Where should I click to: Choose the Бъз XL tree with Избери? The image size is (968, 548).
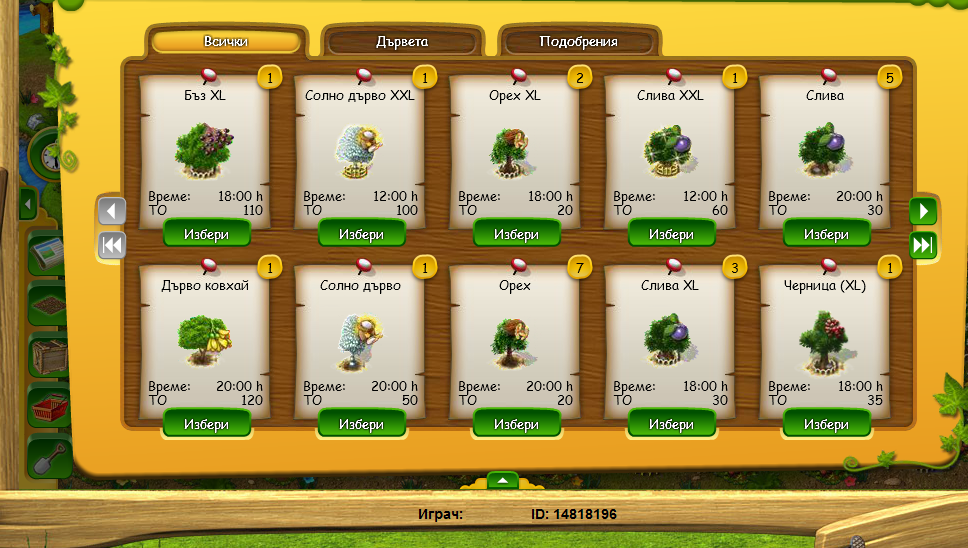[x=207, y=234]
